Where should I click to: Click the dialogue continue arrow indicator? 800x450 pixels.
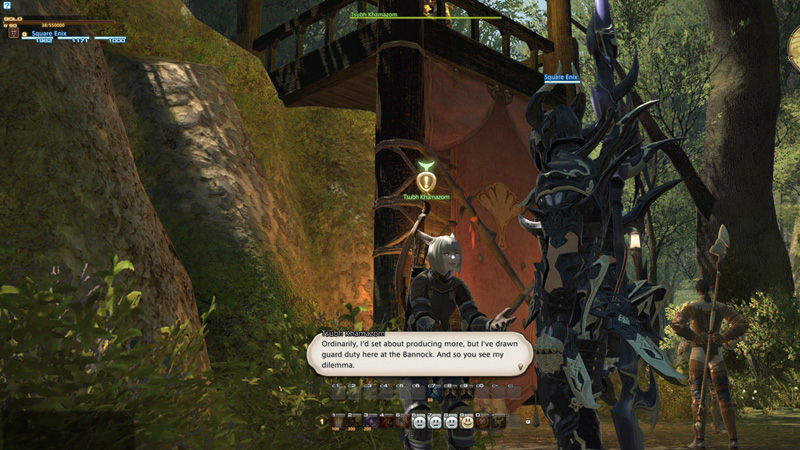click(x=519, y=367)
